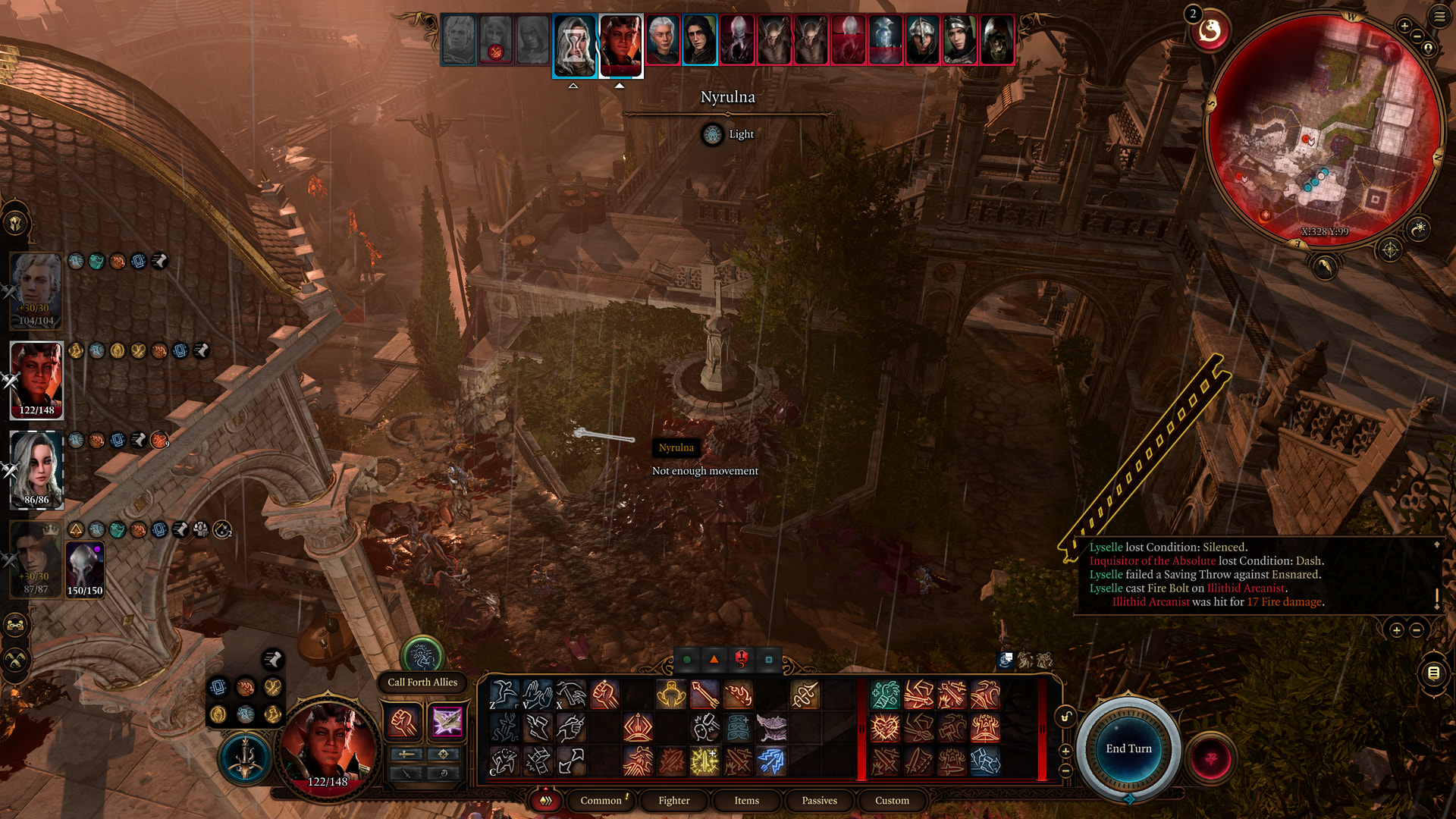Show the Passives hotbar tab
Screen dimensions: 1456x819
(819, 800)
